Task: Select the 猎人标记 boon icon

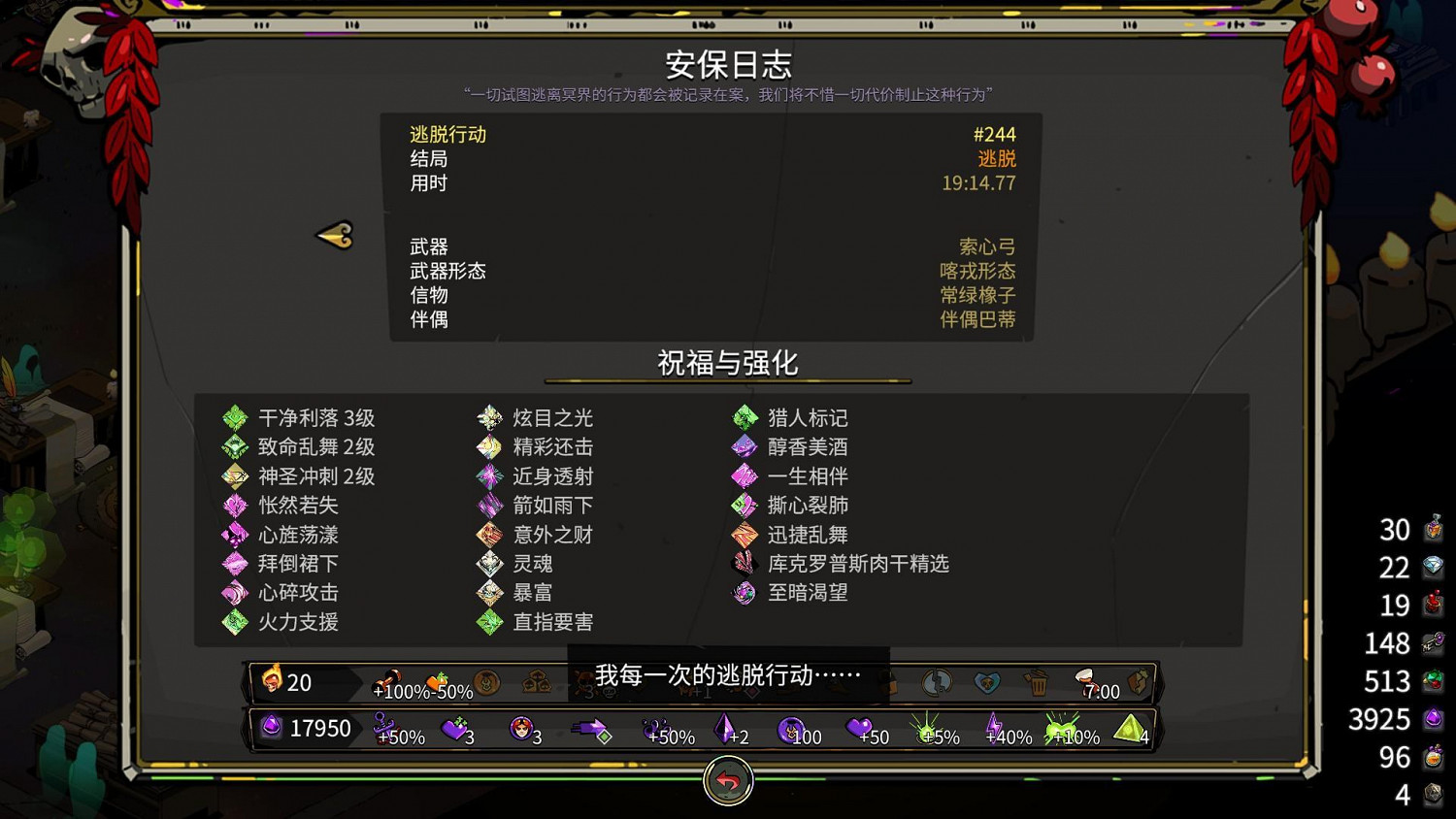Action: [x=745, y=417]
